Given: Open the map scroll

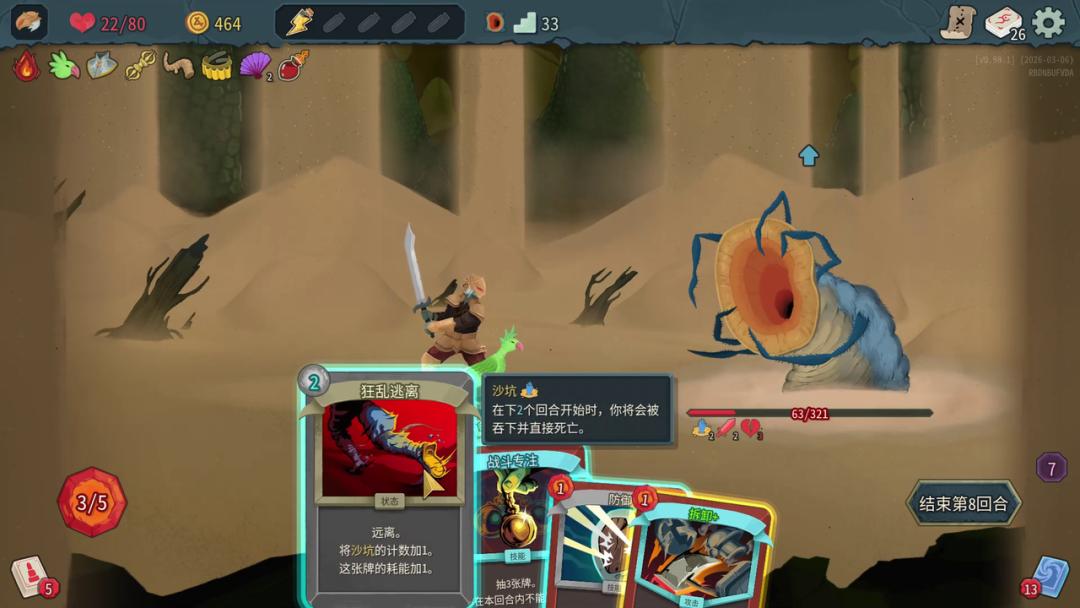Looking at the screenshot, I should pyautogui.click(x=958, y=22).
